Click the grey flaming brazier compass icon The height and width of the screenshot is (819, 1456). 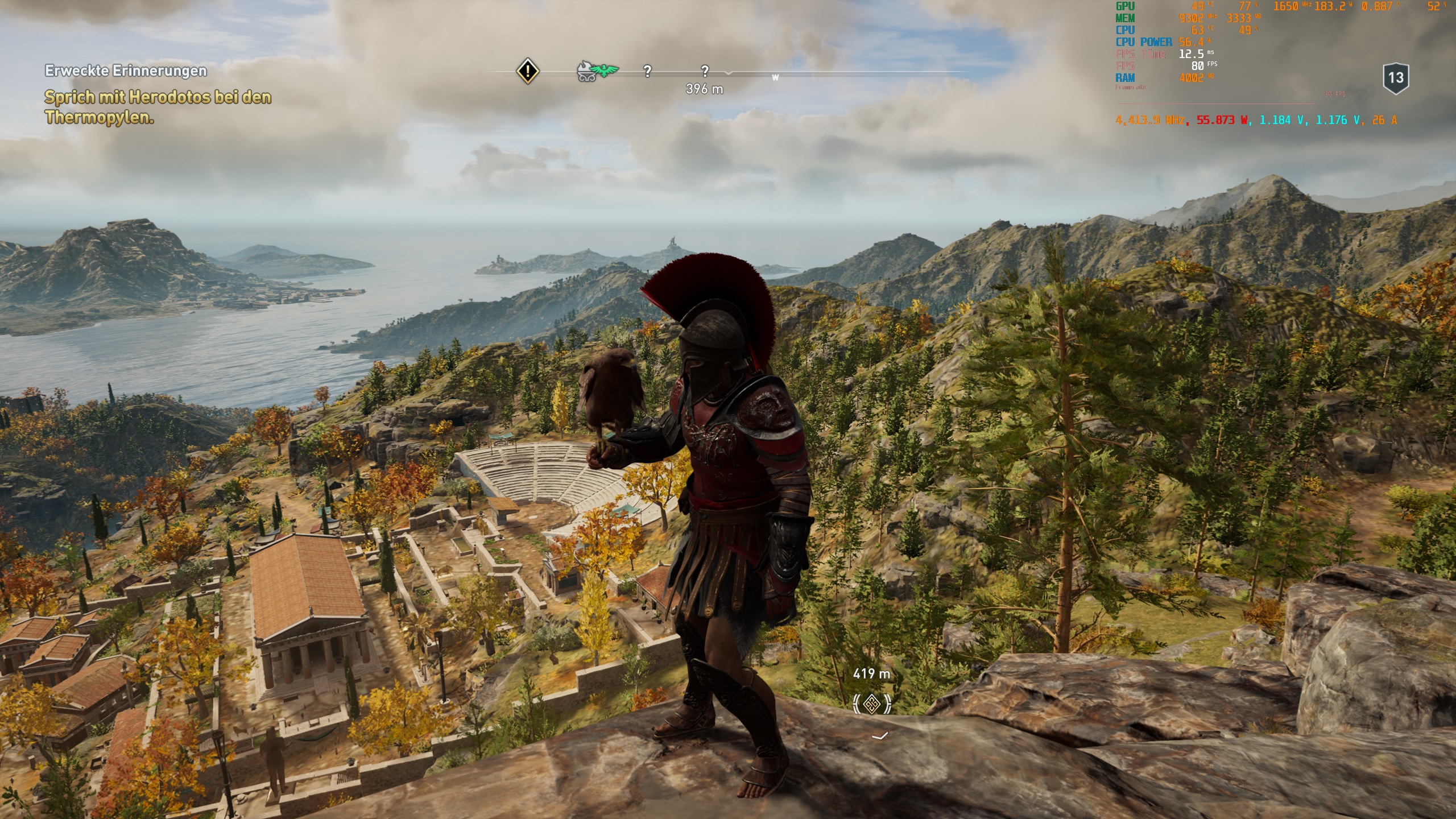pos(586,72)
